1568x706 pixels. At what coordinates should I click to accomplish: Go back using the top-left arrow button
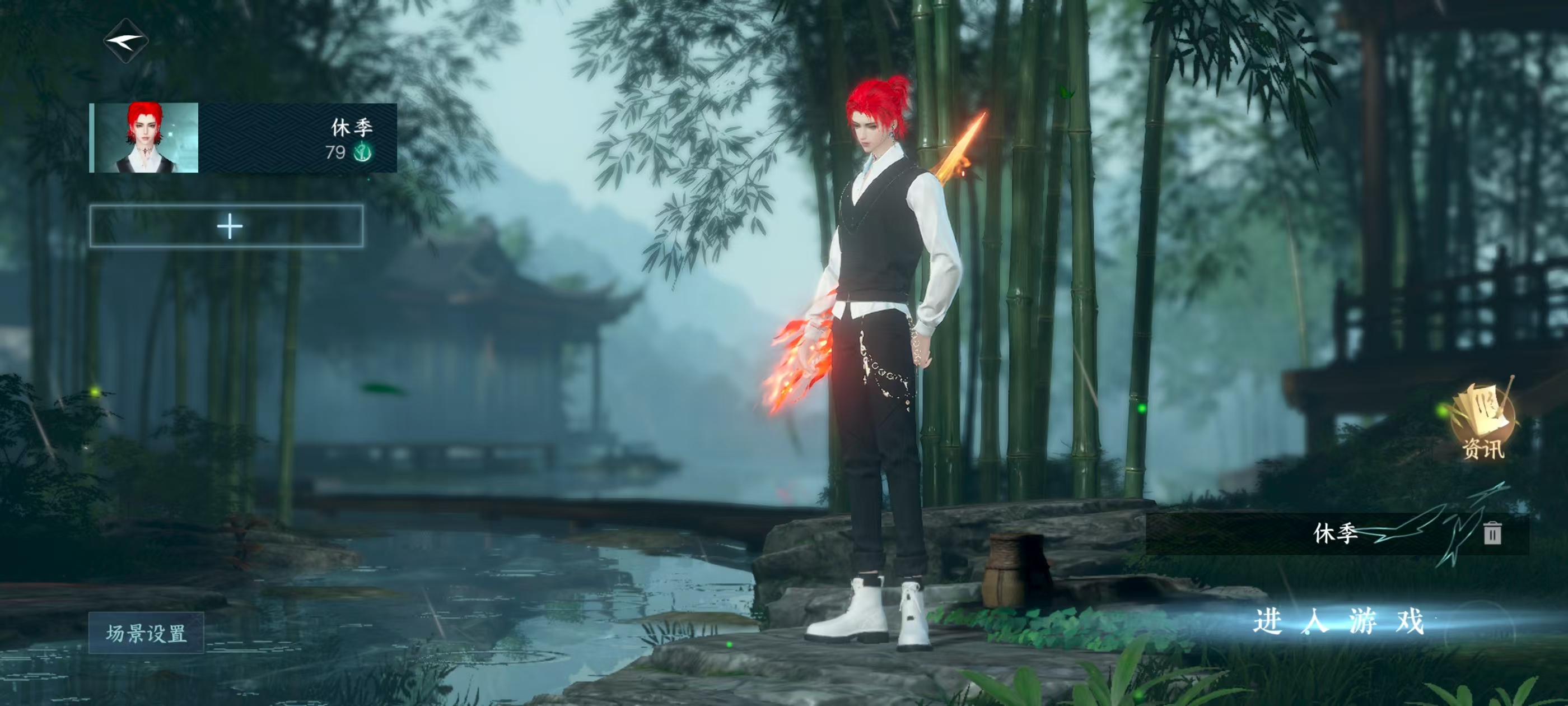click(x=126, y=41)
